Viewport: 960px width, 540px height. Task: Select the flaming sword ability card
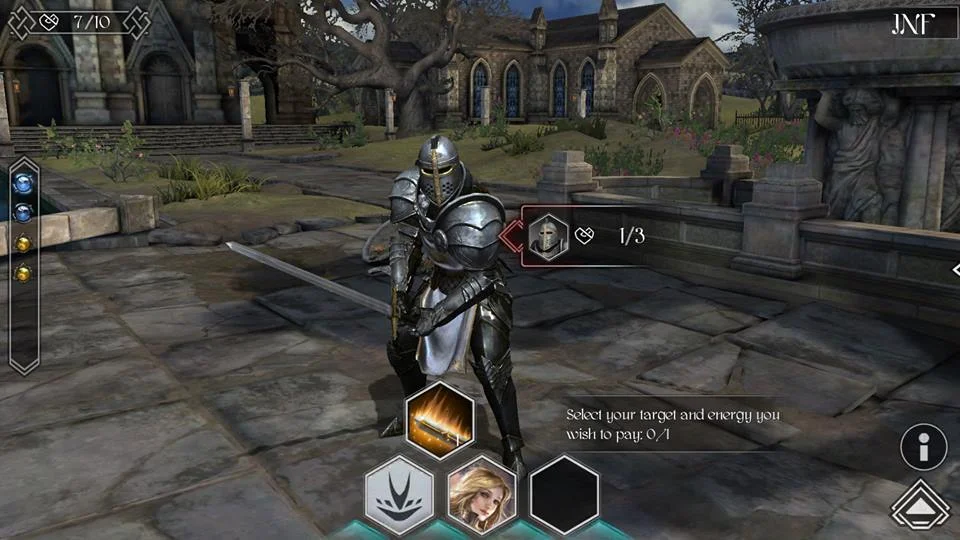tap(439, 420)
